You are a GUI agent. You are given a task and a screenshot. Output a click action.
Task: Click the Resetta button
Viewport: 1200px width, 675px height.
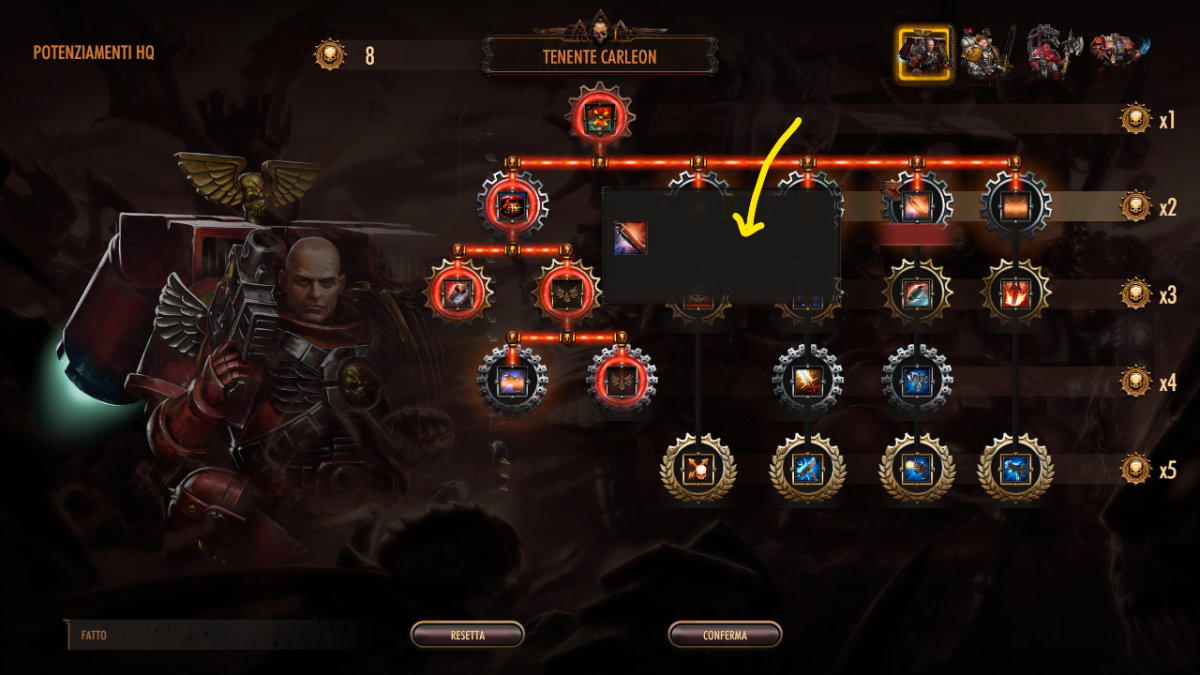467,635
